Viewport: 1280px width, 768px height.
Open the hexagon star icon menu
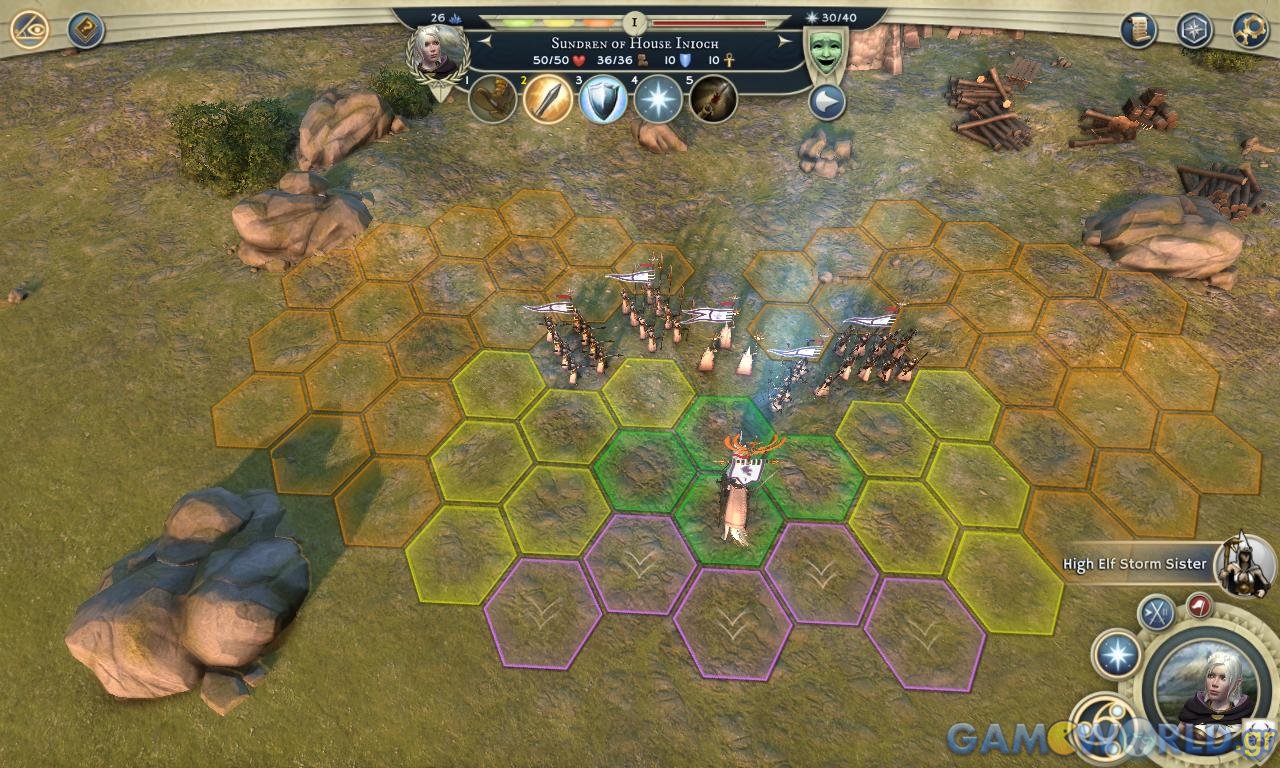point(1194,29)
